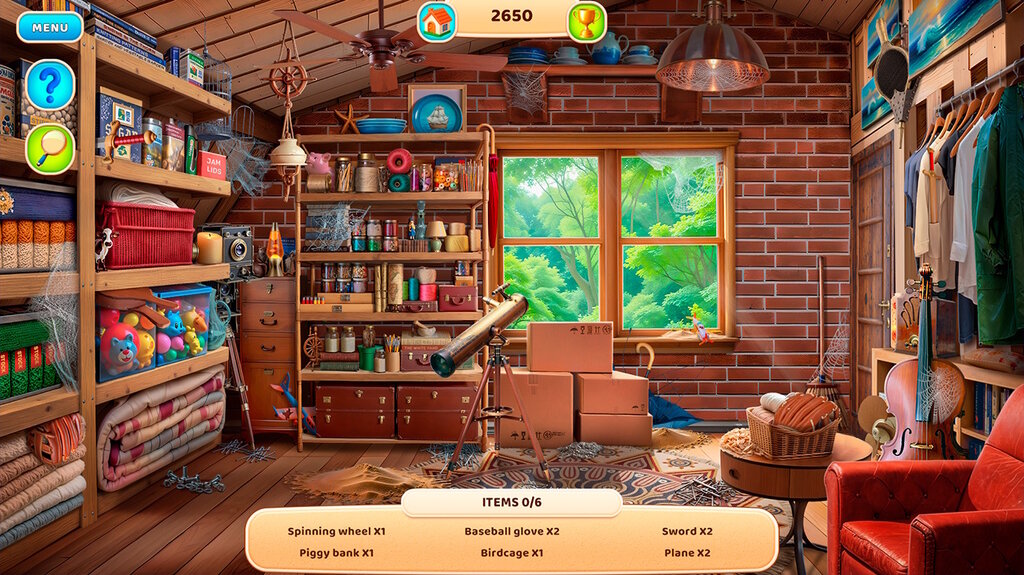
Task: Pick the Piggy bank X1 list entry
Action: click(x=336, y=552)
